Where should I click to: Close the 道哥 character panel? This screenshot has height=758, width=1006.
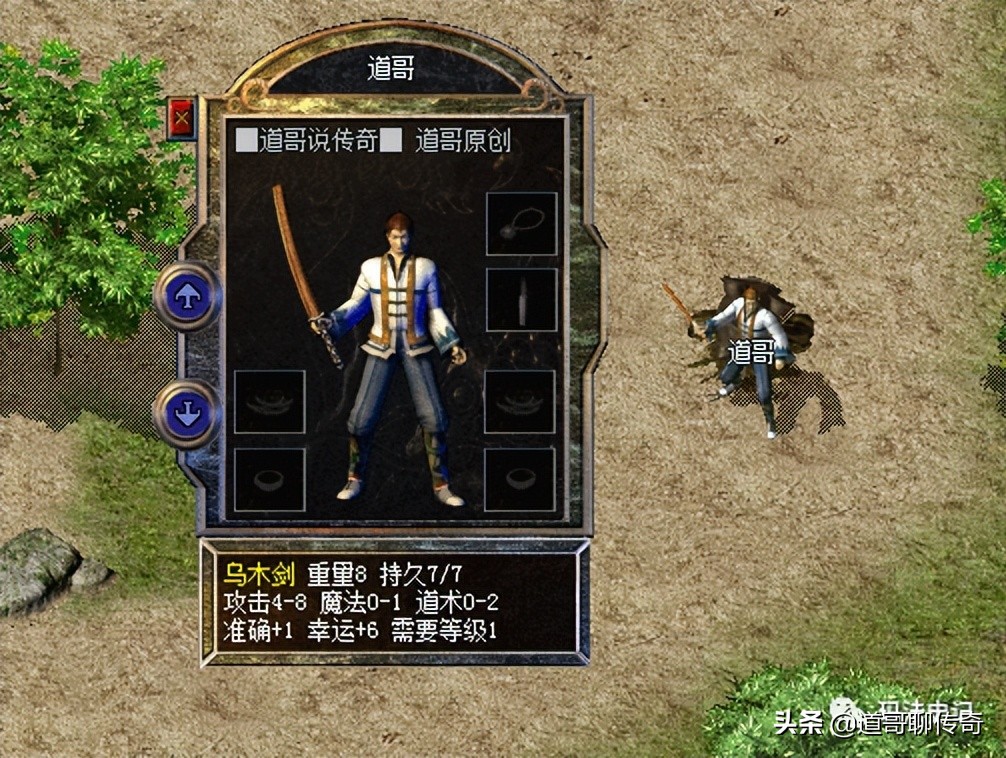[181, 120]
